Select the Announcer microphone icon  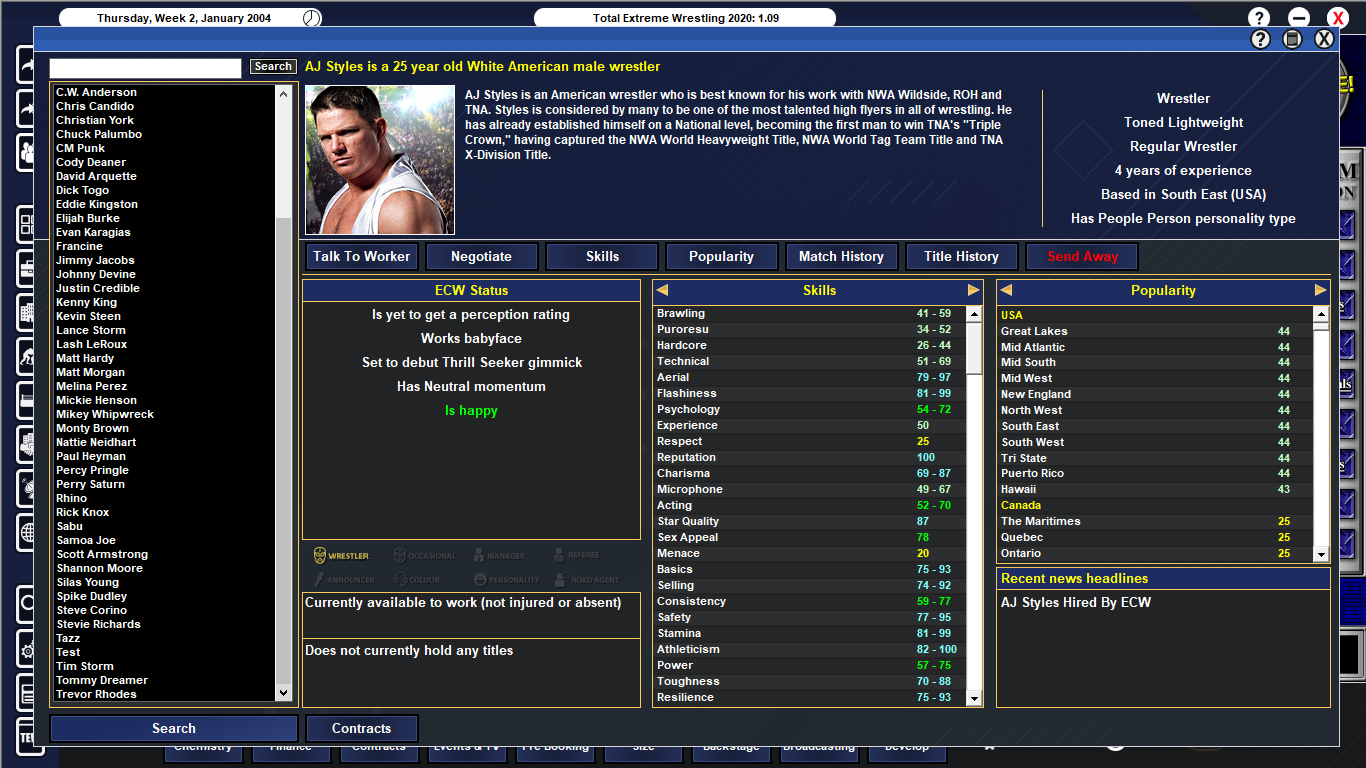click(320, 578)
